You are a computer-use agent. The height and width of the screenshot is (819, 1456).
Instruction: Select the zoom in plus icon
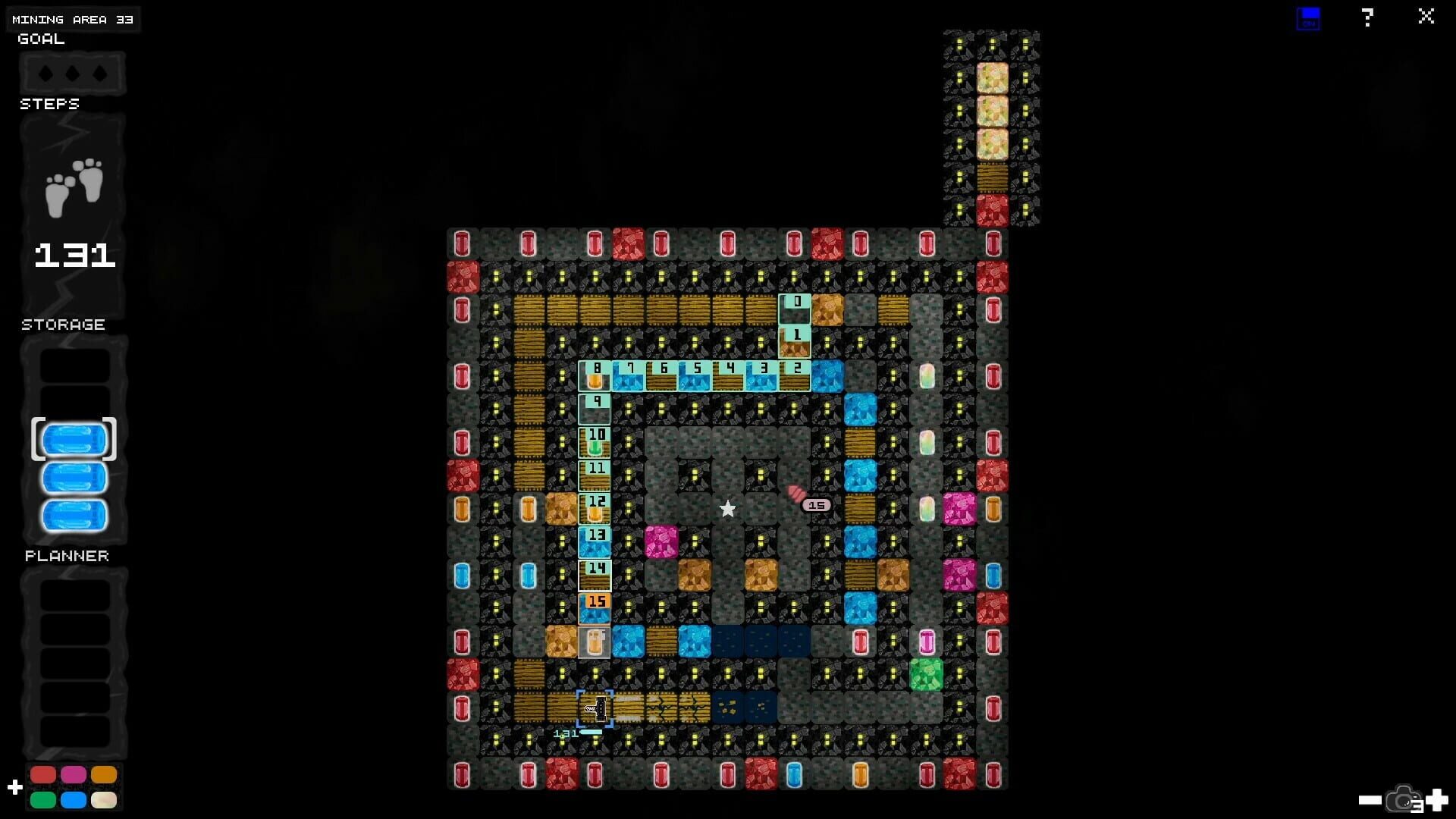click(1436, 800)
